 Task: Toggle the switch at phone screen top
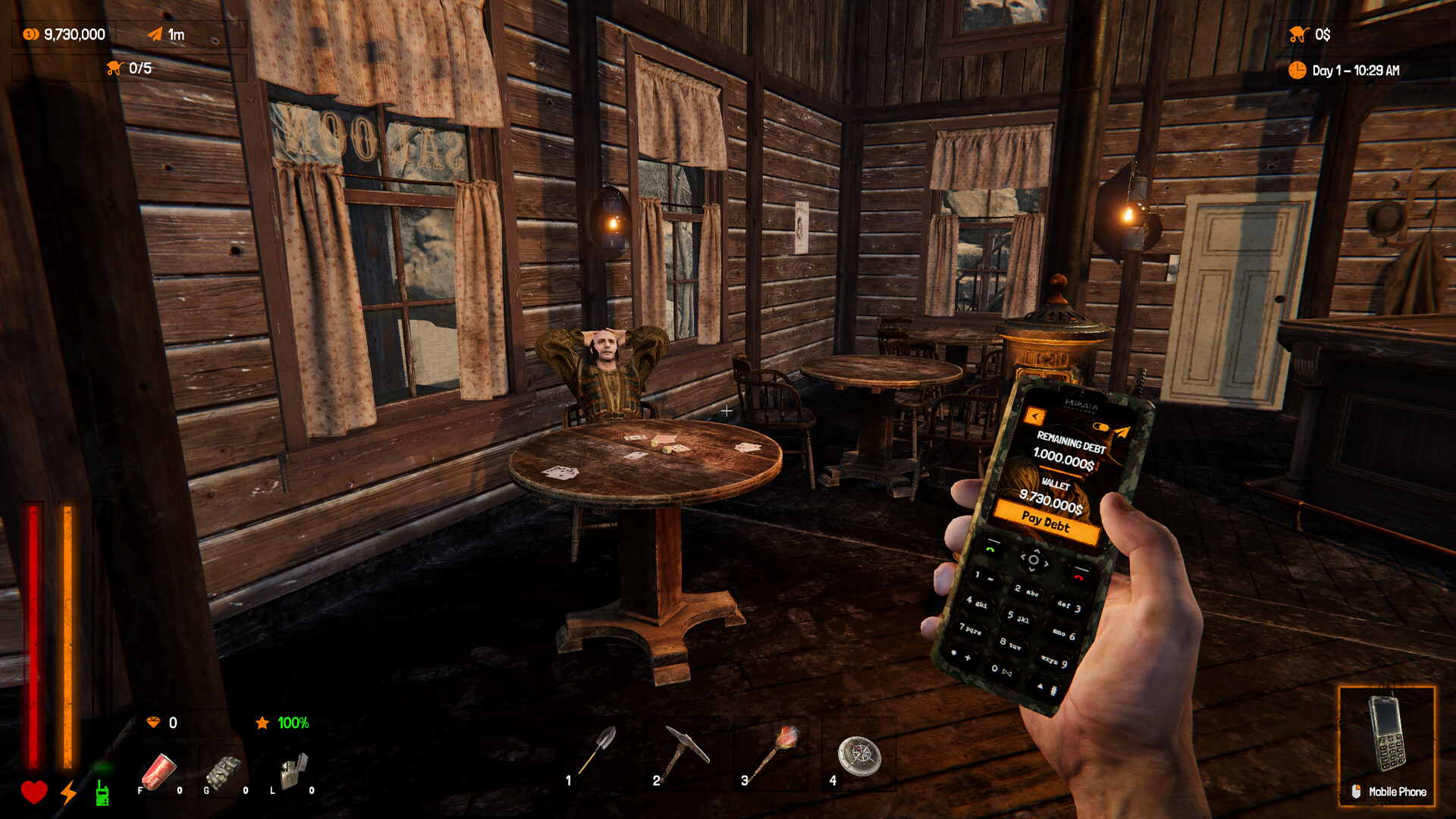(x=1100, y=428)
